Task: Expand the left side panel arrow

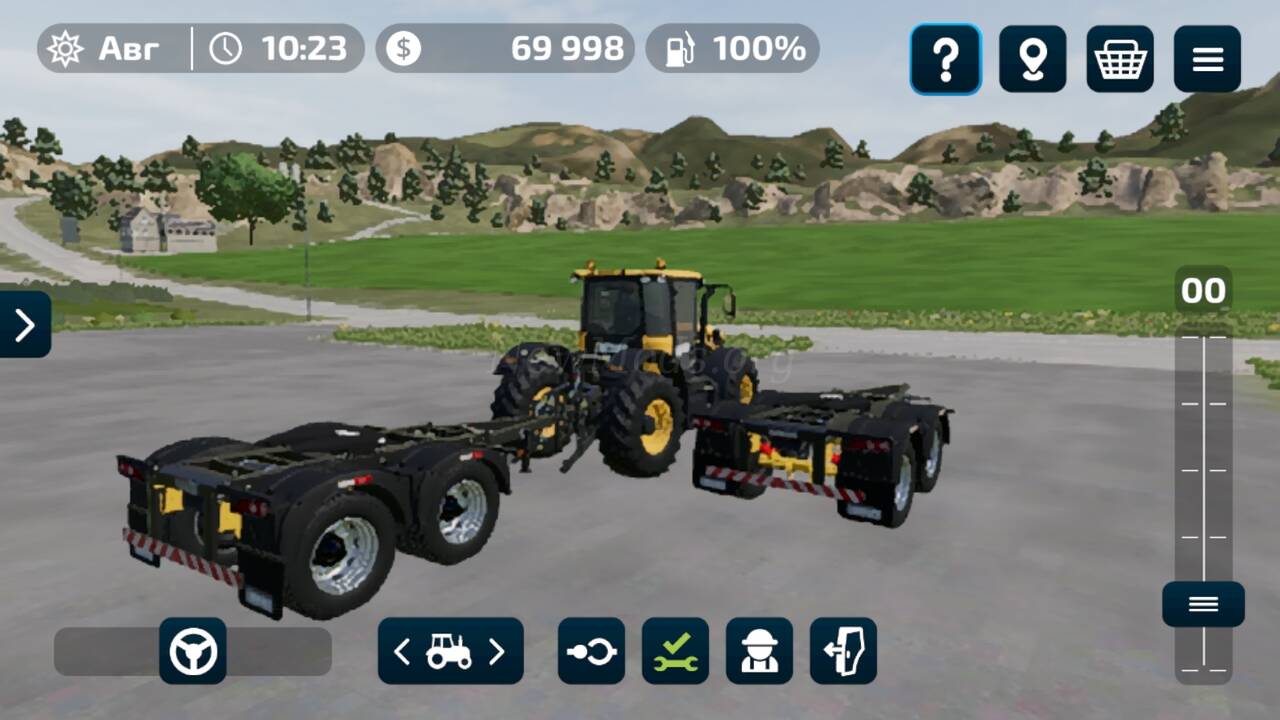Action: coord(25,324)
